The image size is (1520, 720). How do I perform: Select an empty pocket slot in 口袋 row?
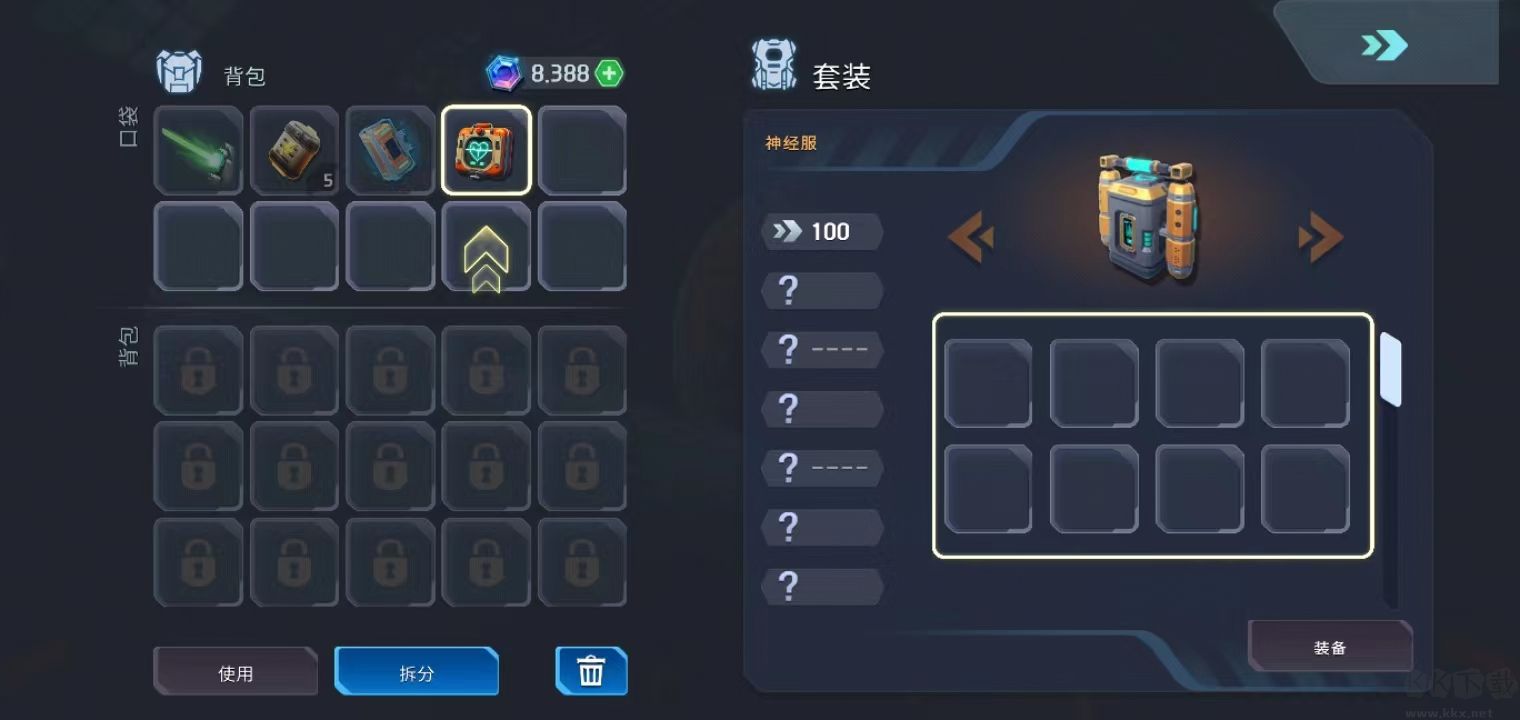tap(582, 151)
